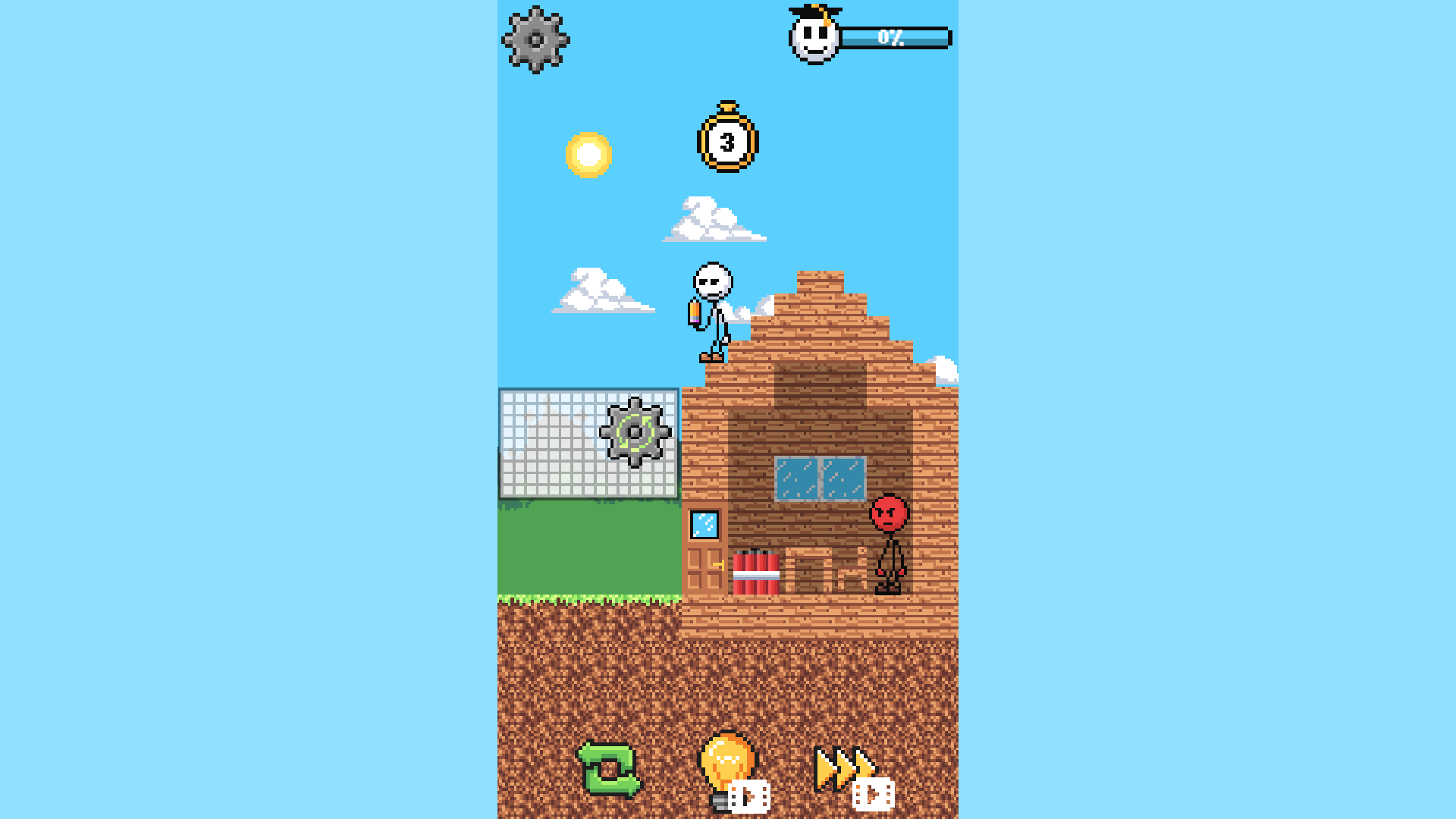Click the sun in the sky

point(590,155)
